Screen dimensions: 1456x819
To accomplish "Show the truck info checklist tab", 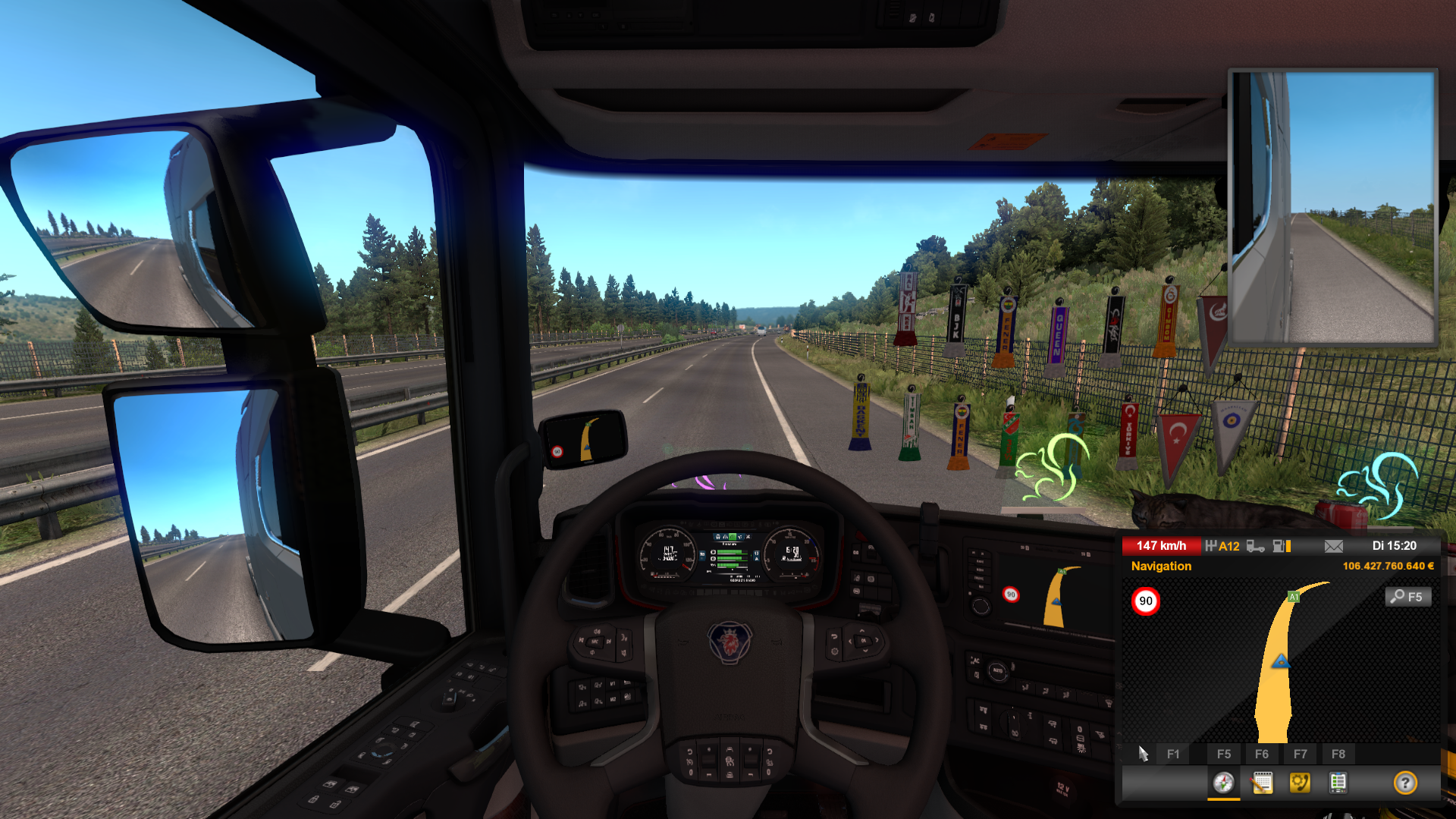I will (x=1338, y=783).
